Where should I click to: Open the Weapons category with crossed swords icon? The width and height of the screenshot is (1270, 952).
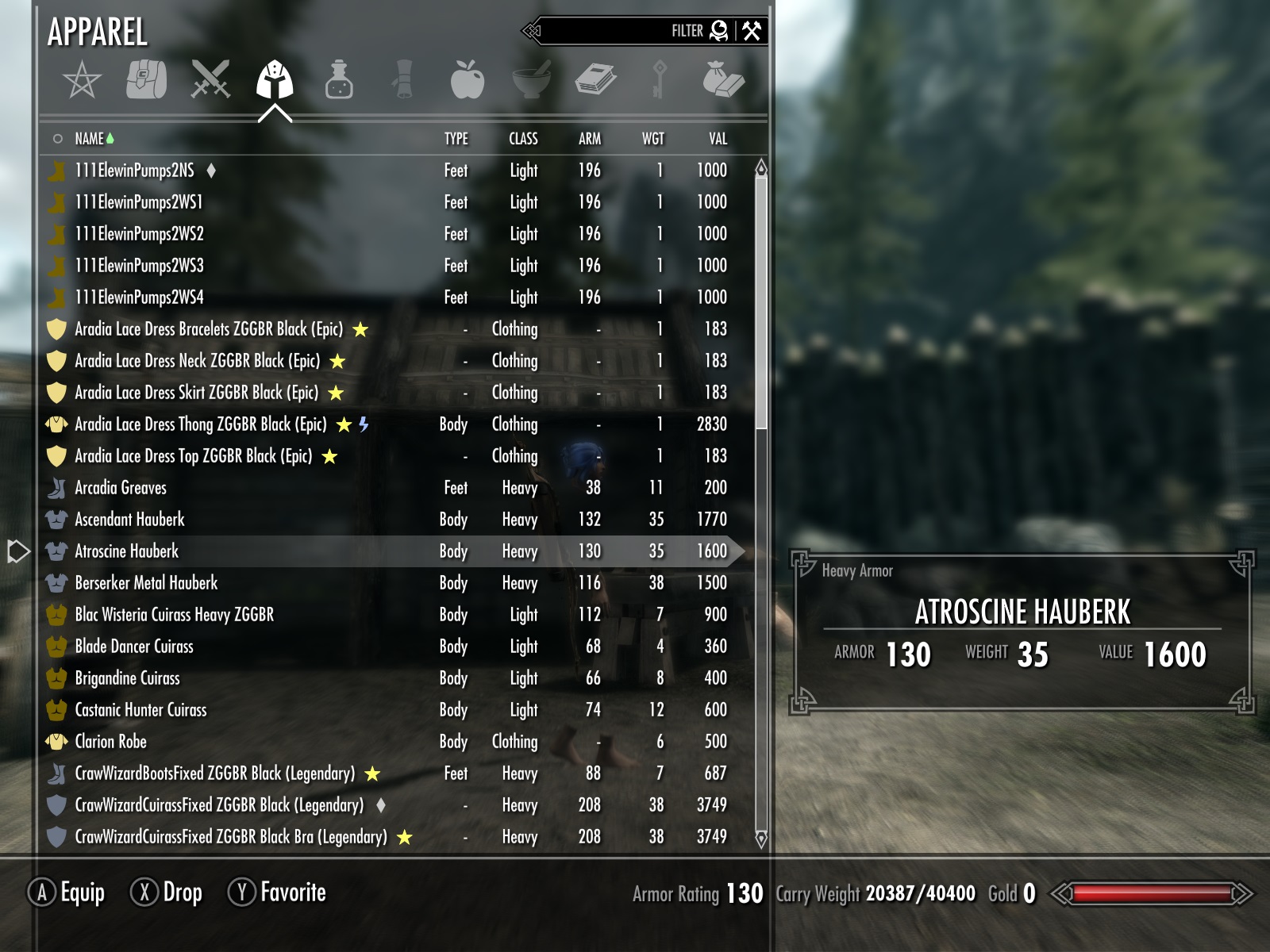212,79
